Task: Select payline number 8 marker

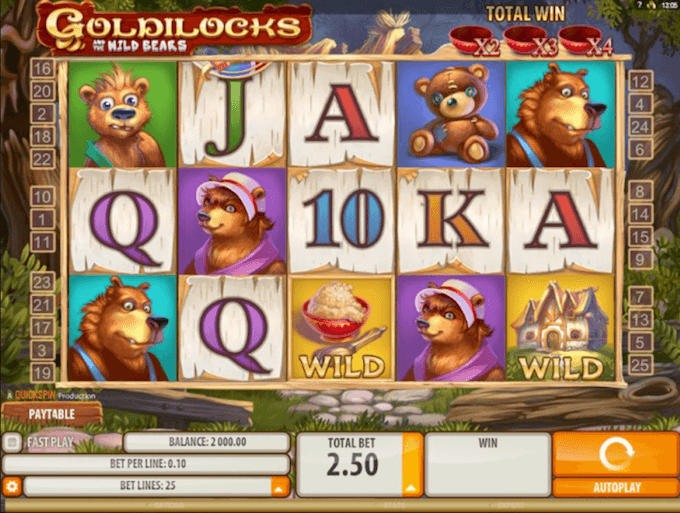Action: [641, 191]
